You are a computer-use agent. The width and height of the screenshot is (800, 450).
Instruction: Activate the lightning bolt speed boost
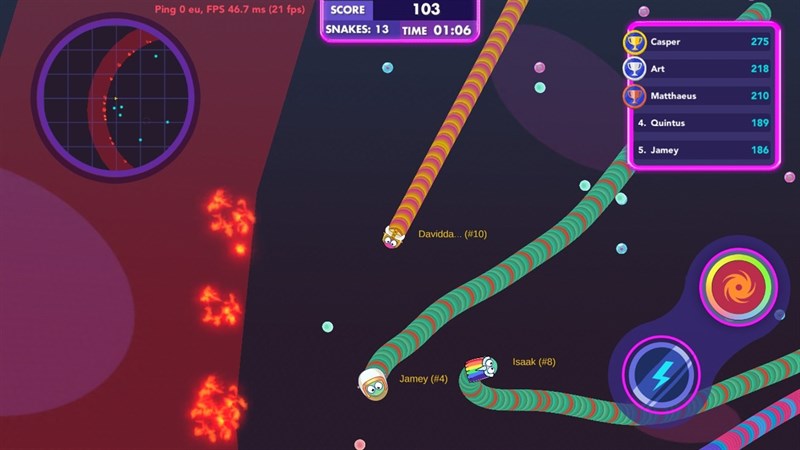(x=661, y=375)
